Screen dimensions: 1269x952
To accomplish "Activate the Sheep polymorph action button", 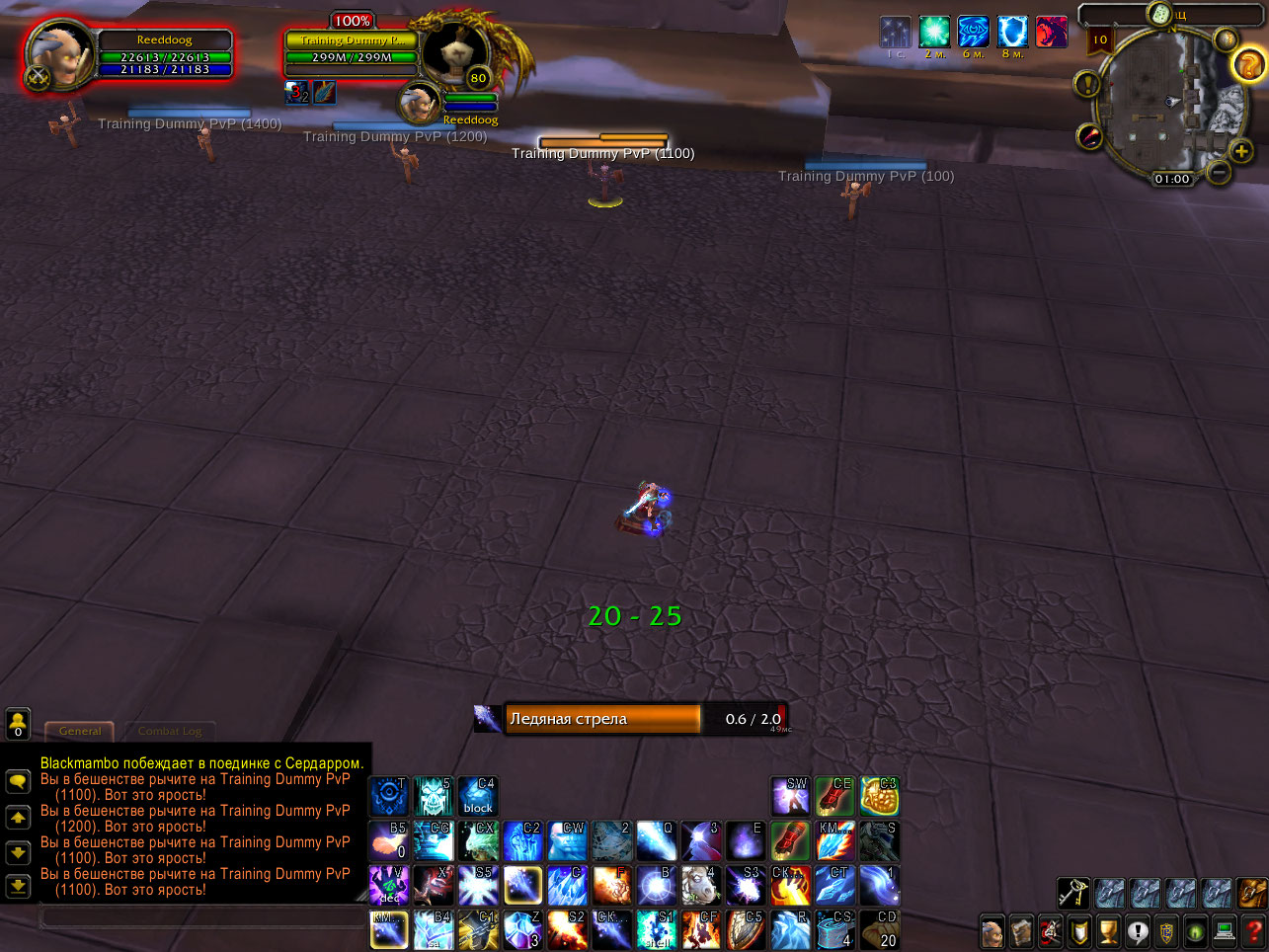I will pyautogui.click(x=700, y=886).
